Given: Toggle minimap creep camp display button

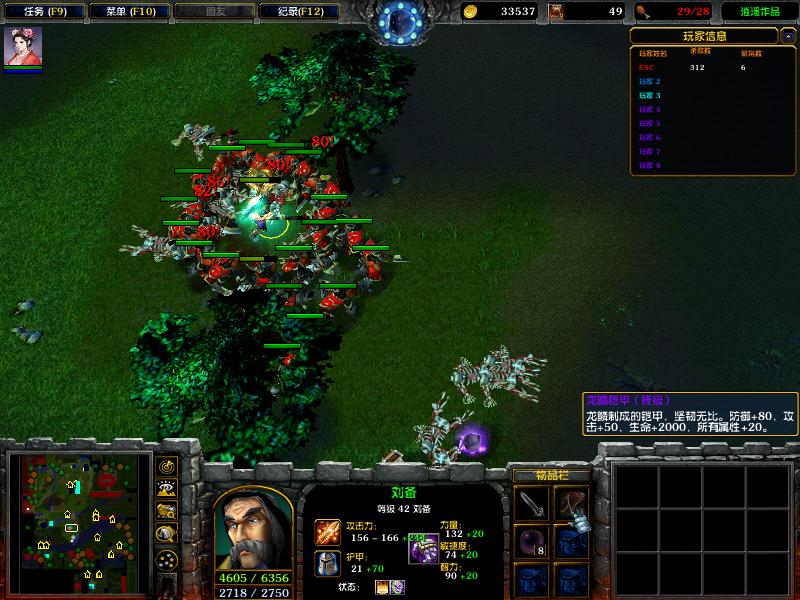Looking at the screenshot, I should tap(167, 534).
